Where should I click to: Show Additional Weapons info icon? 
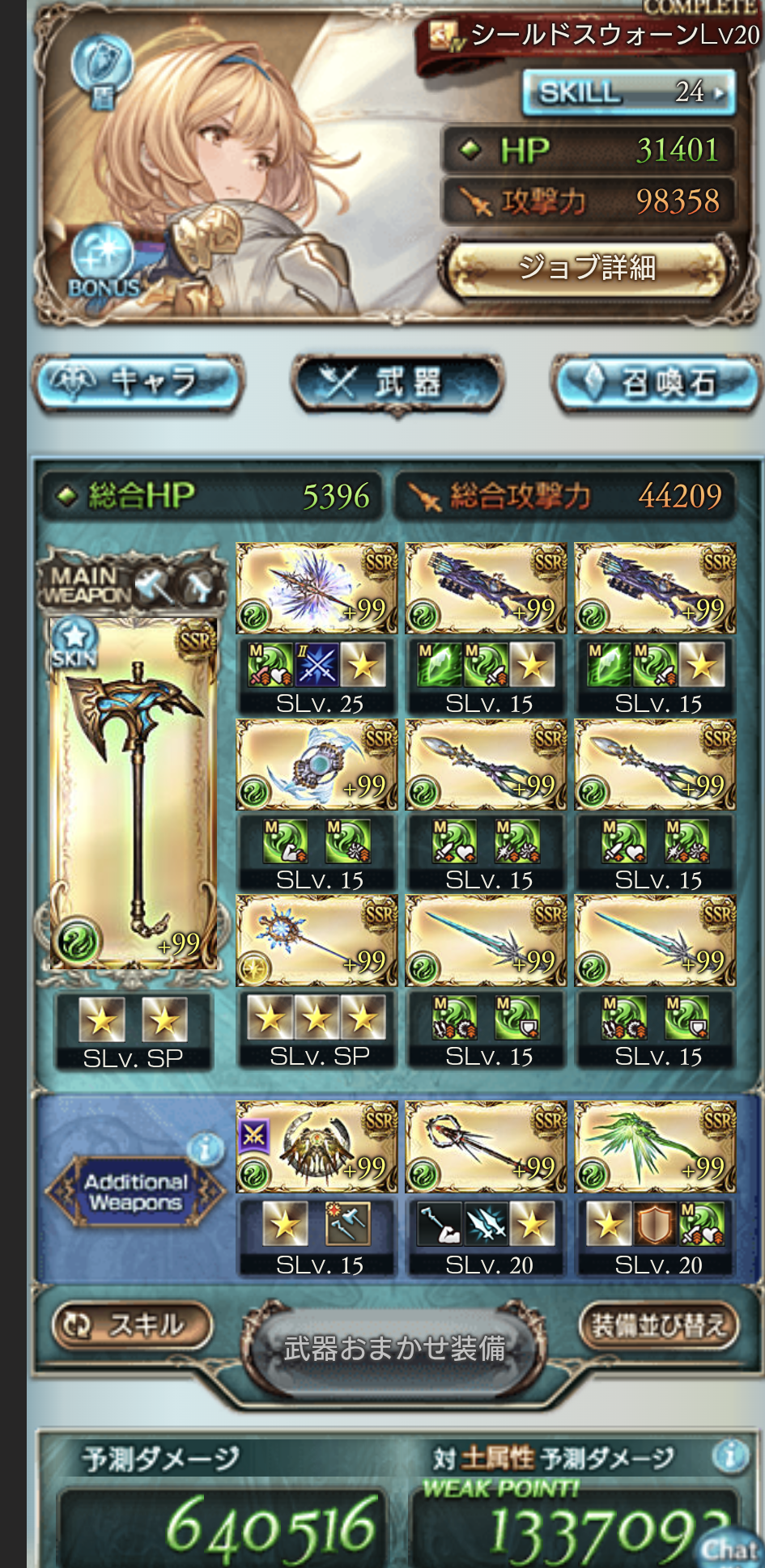(x=206, y=1147)
